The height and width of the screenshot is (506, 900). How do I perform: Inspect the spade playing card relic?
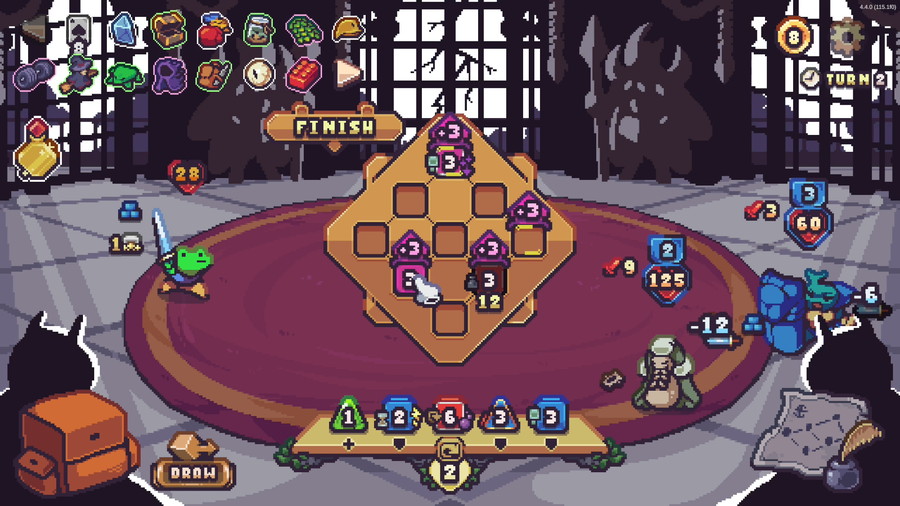tap(80, 30)
